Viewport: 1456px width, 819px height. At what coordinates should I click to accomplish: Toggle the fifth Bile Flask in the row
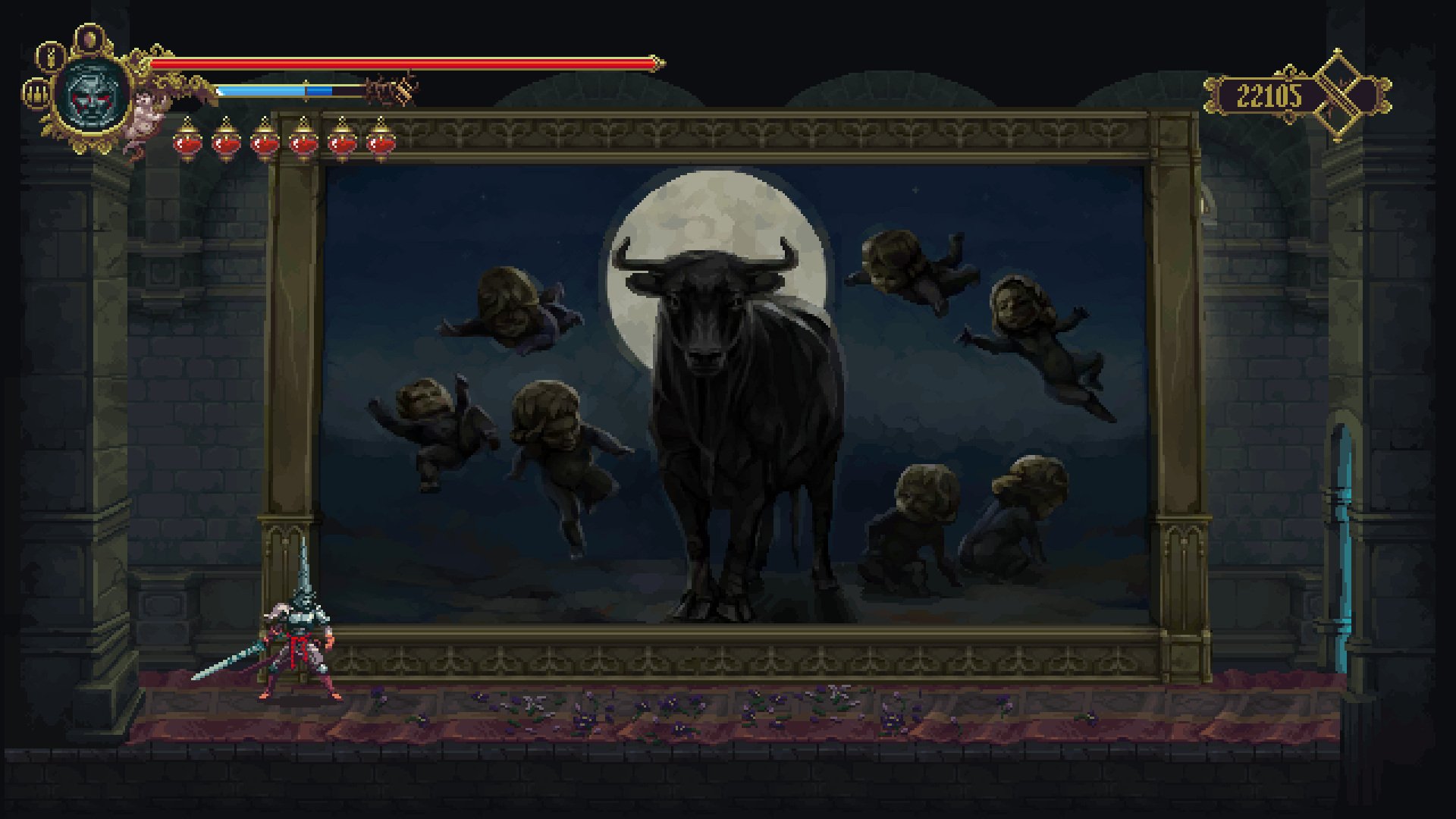[341, 143]
